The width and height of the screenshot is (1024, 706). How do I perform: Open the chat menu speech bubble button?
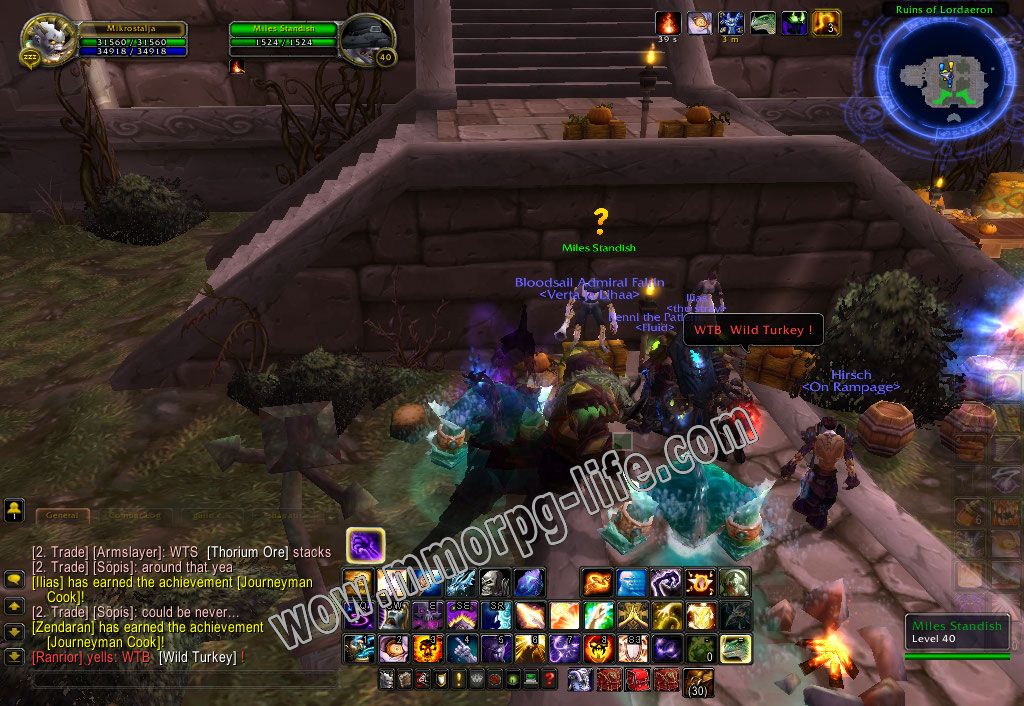14,580
